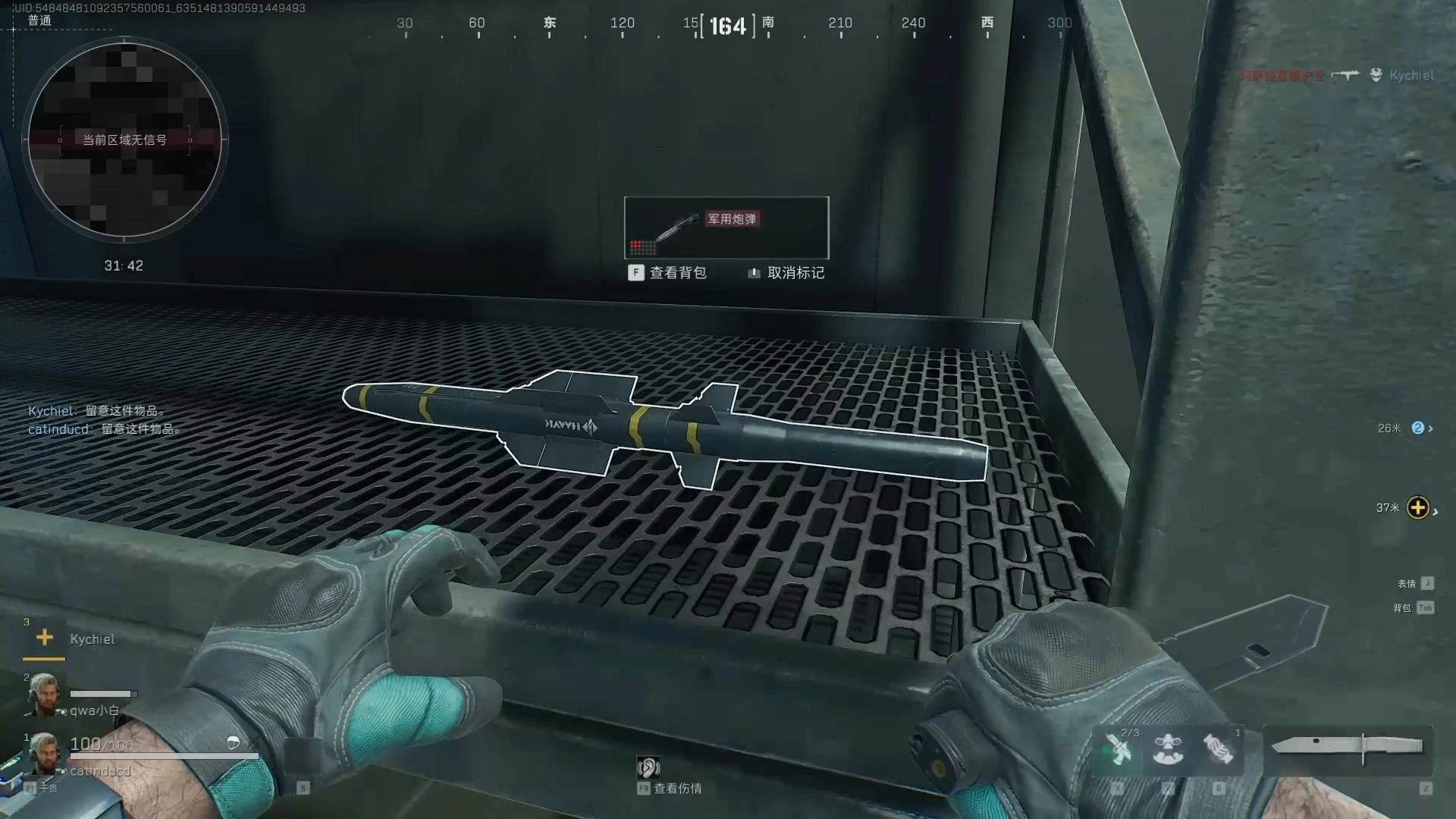
Task: Click the squad chat message log
Action: point(104,420)
